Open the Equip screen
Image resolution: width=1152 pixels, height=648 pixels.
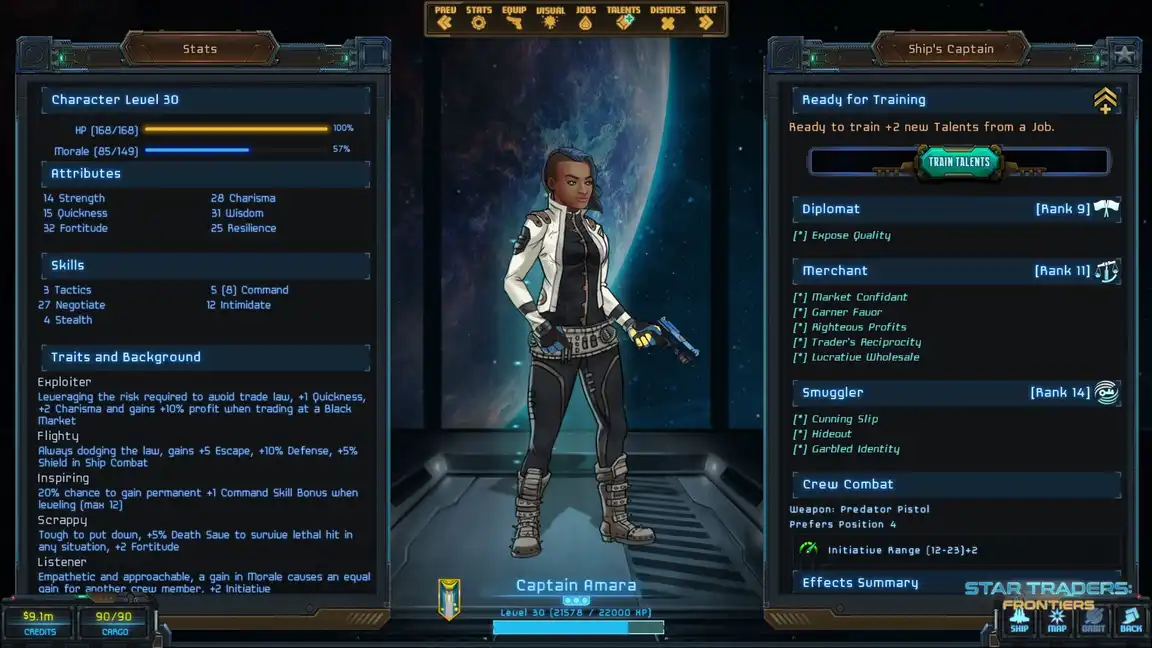click(514, 18)
